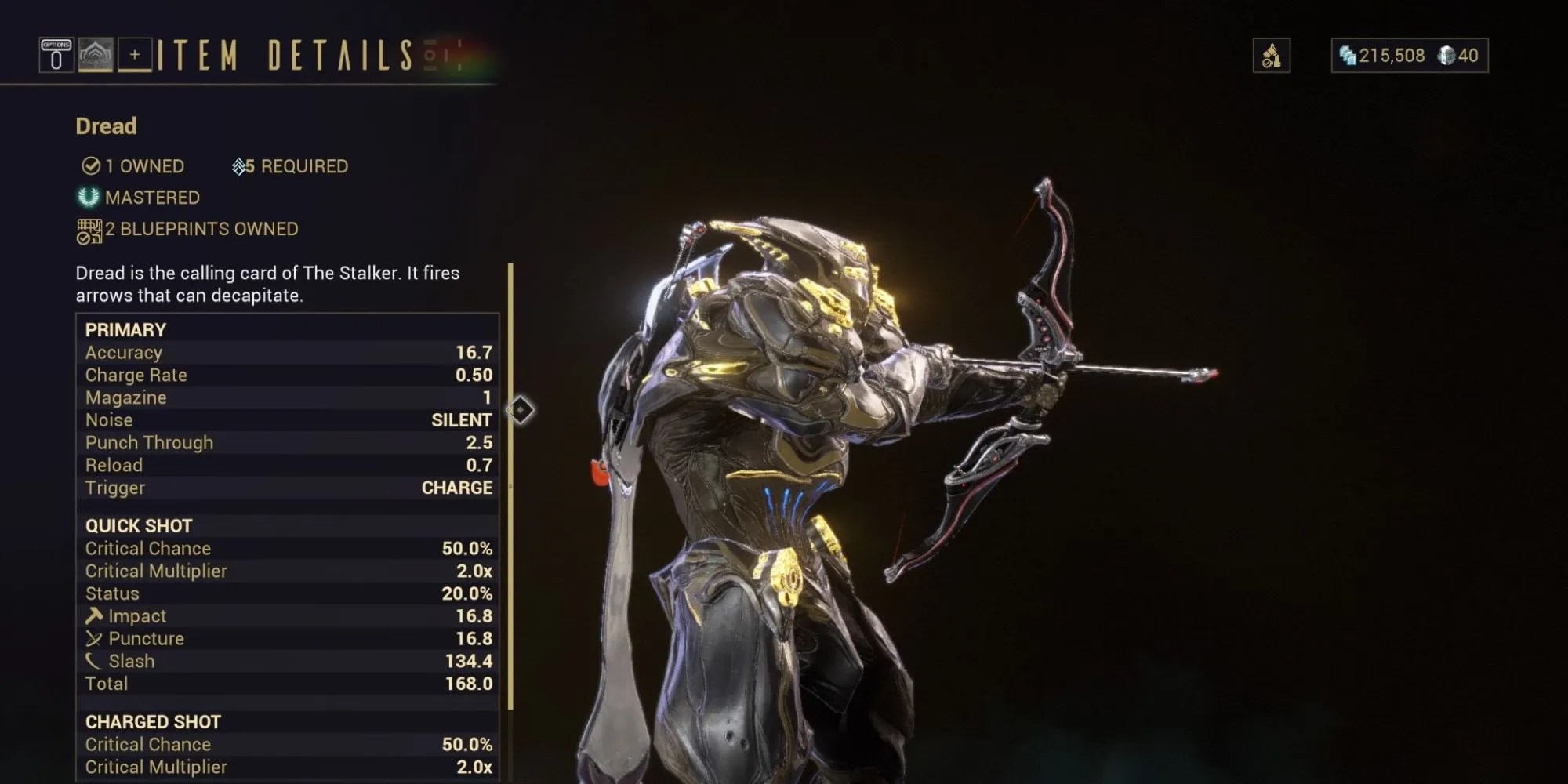
Task: Click the 5 REQUIRED label
Action: click(290, 166)
